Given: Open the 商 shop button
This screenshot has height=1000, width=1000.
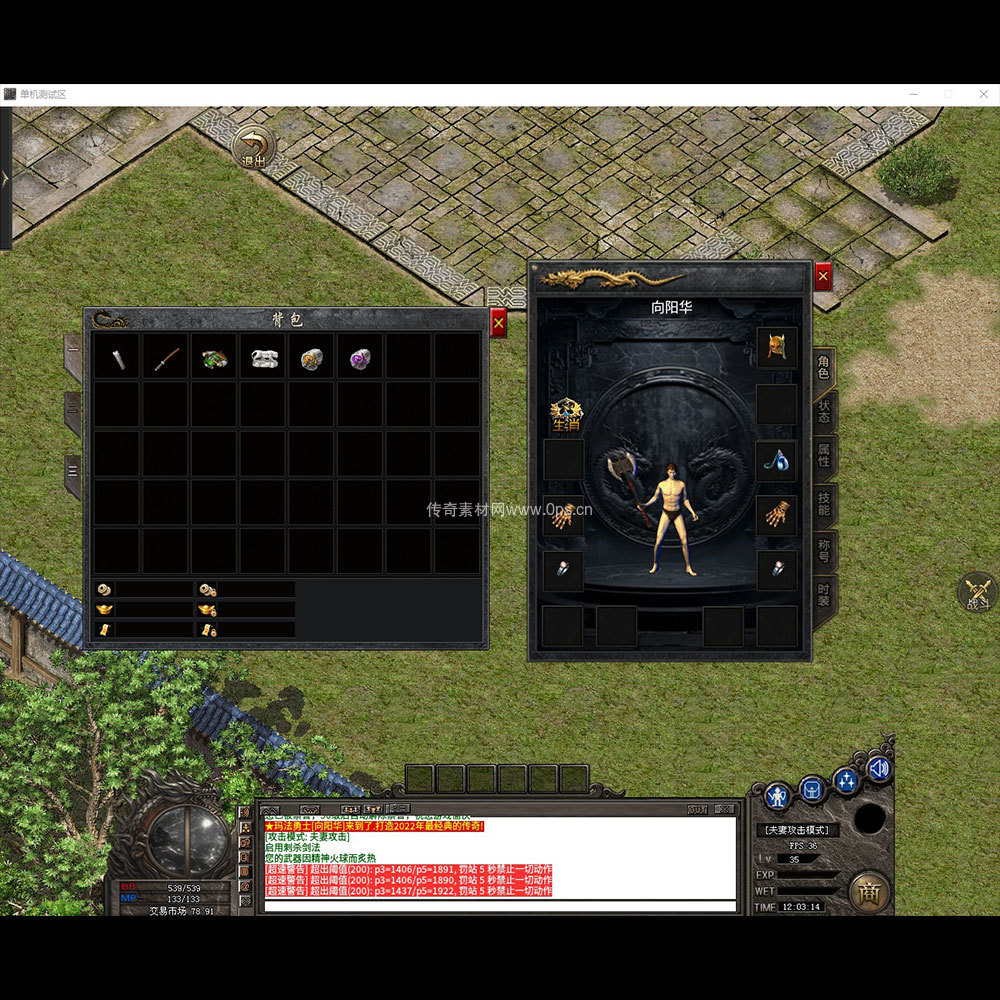Looking at the screenshot, I should (x=868, y=892).
